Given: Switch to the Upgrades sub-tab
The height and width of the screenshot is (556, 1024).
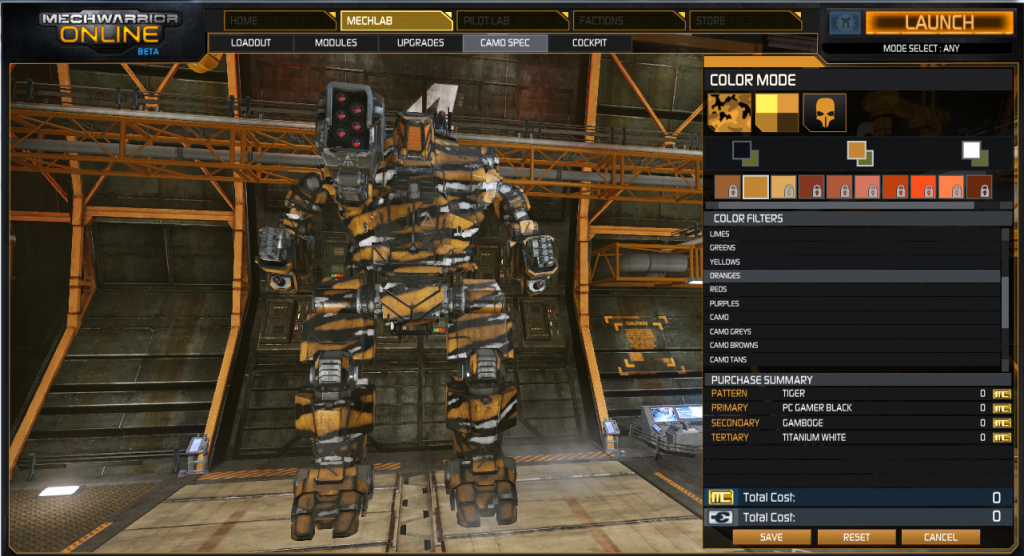Looking at the screenshot, I should [420, 43].
